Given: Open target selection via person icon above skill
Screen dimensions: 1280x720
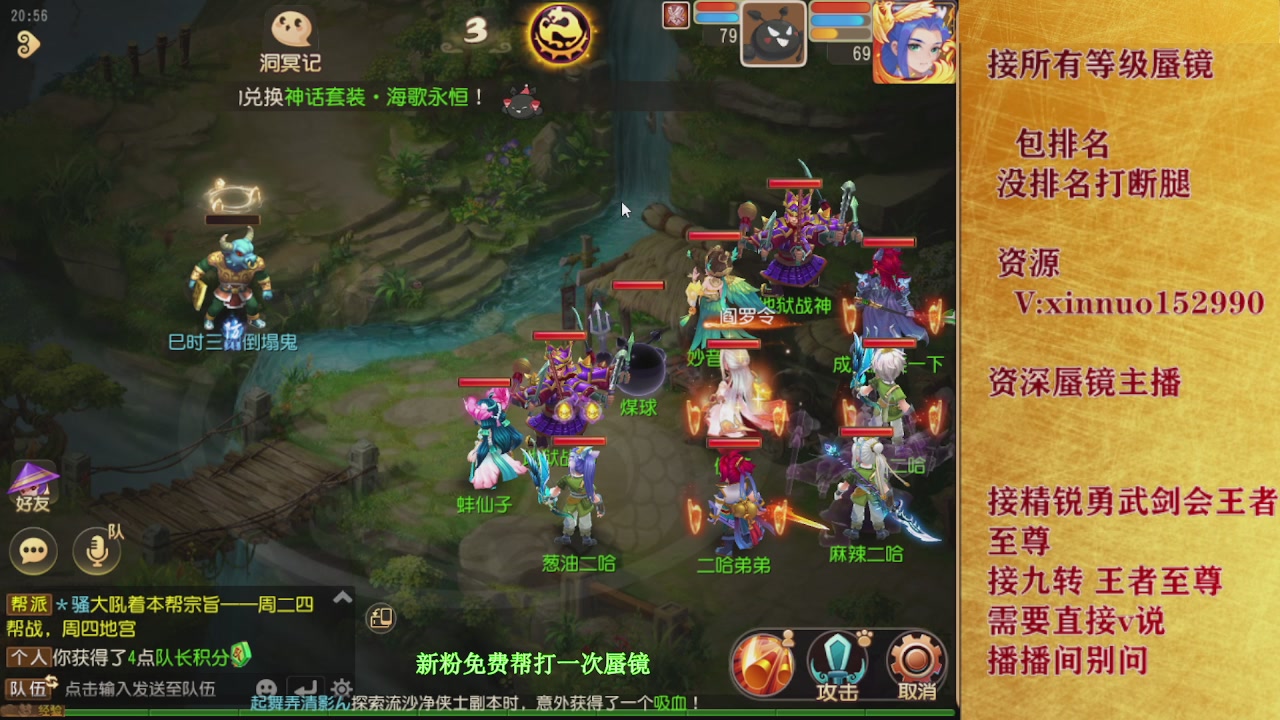Looking at the screenshot, I should tap(788, 639).
